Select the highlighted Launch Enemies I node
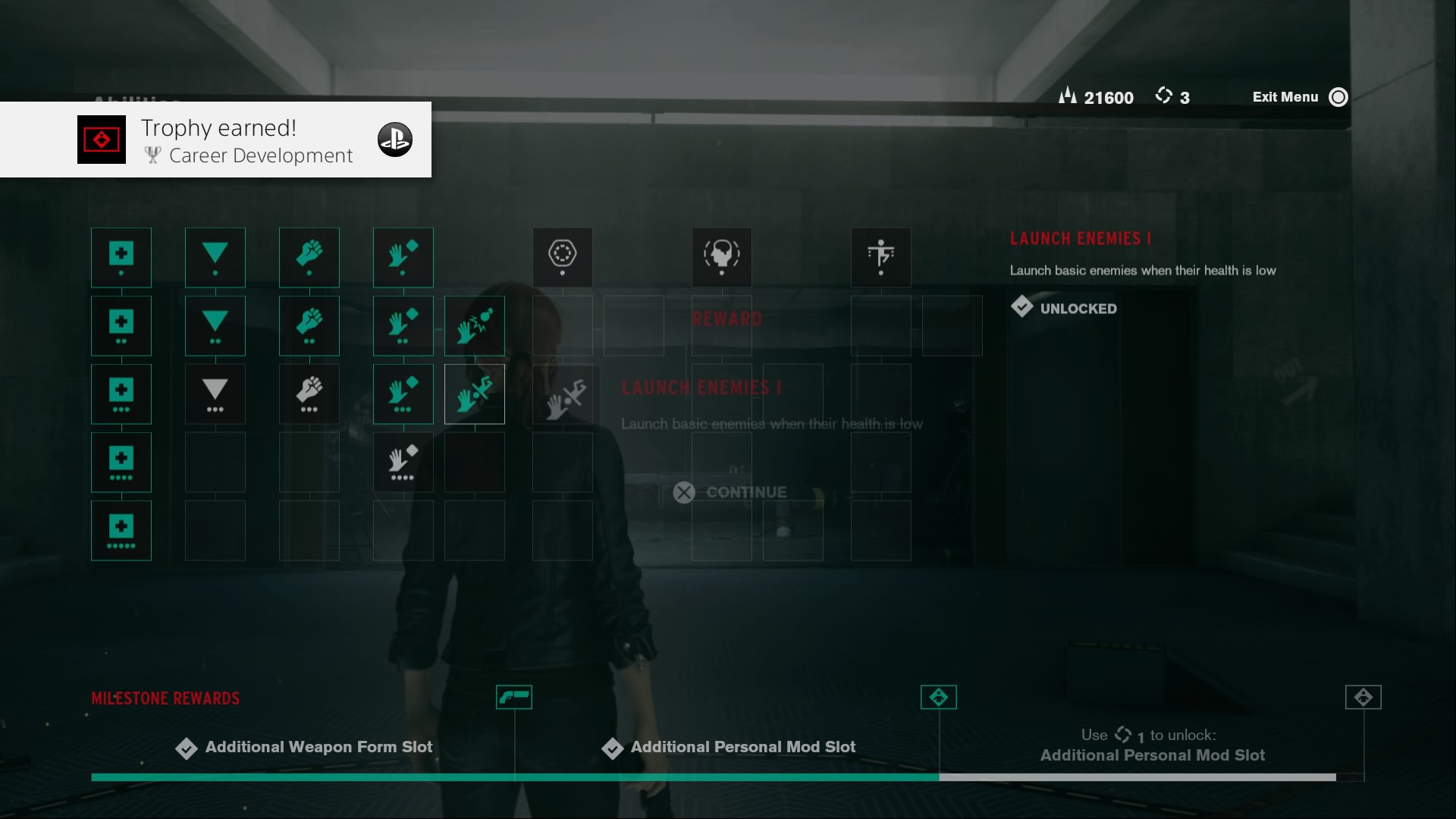The image size is (1456, 819). 474,394
